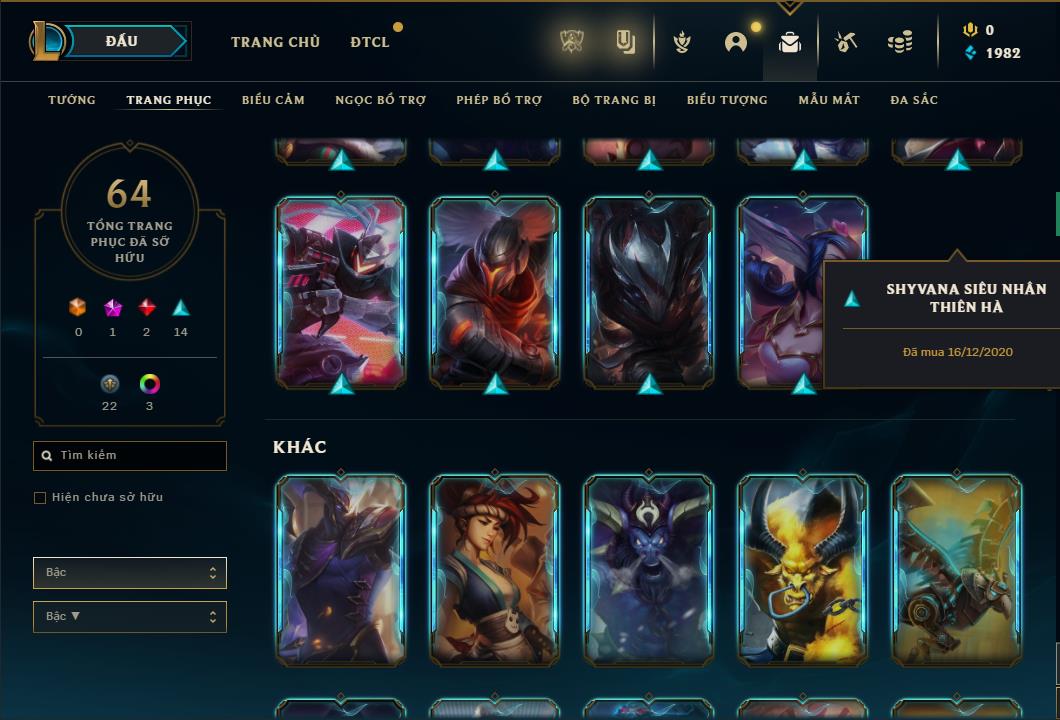Open the MẪU MẮT tab

pyautogui.click(x=829, y=100)
